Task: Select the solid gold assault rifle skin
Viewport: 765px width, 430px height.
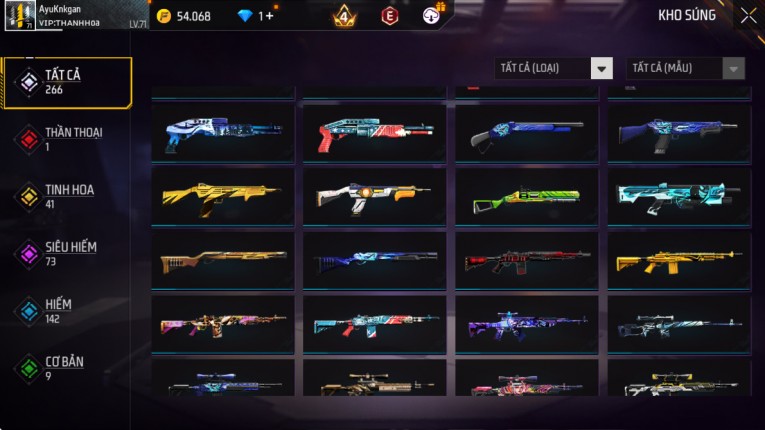Action: pyautogui.click(x=679, y=261)
